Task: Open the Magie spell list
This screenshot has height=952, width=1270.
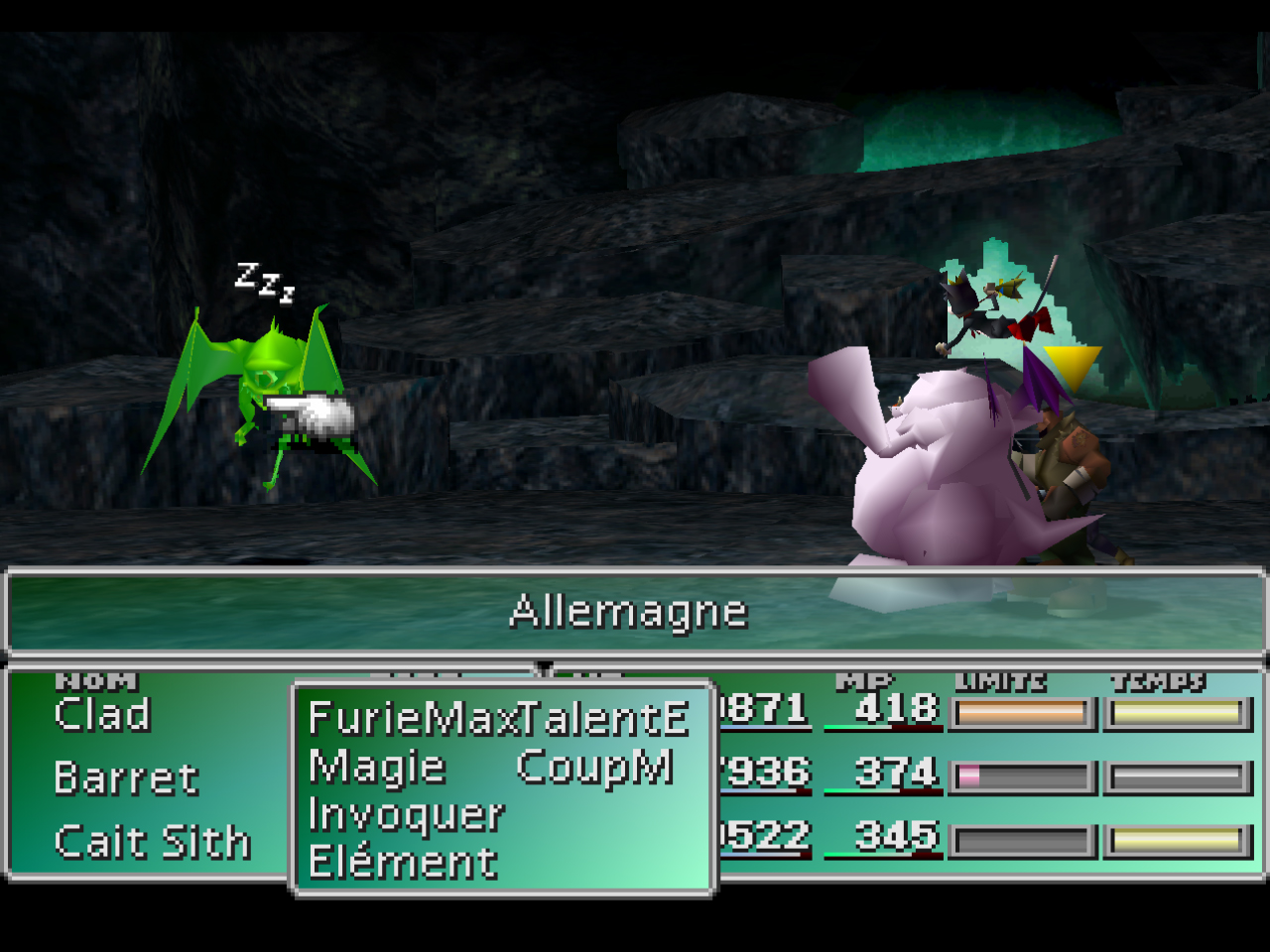Action: click(377, 767)
